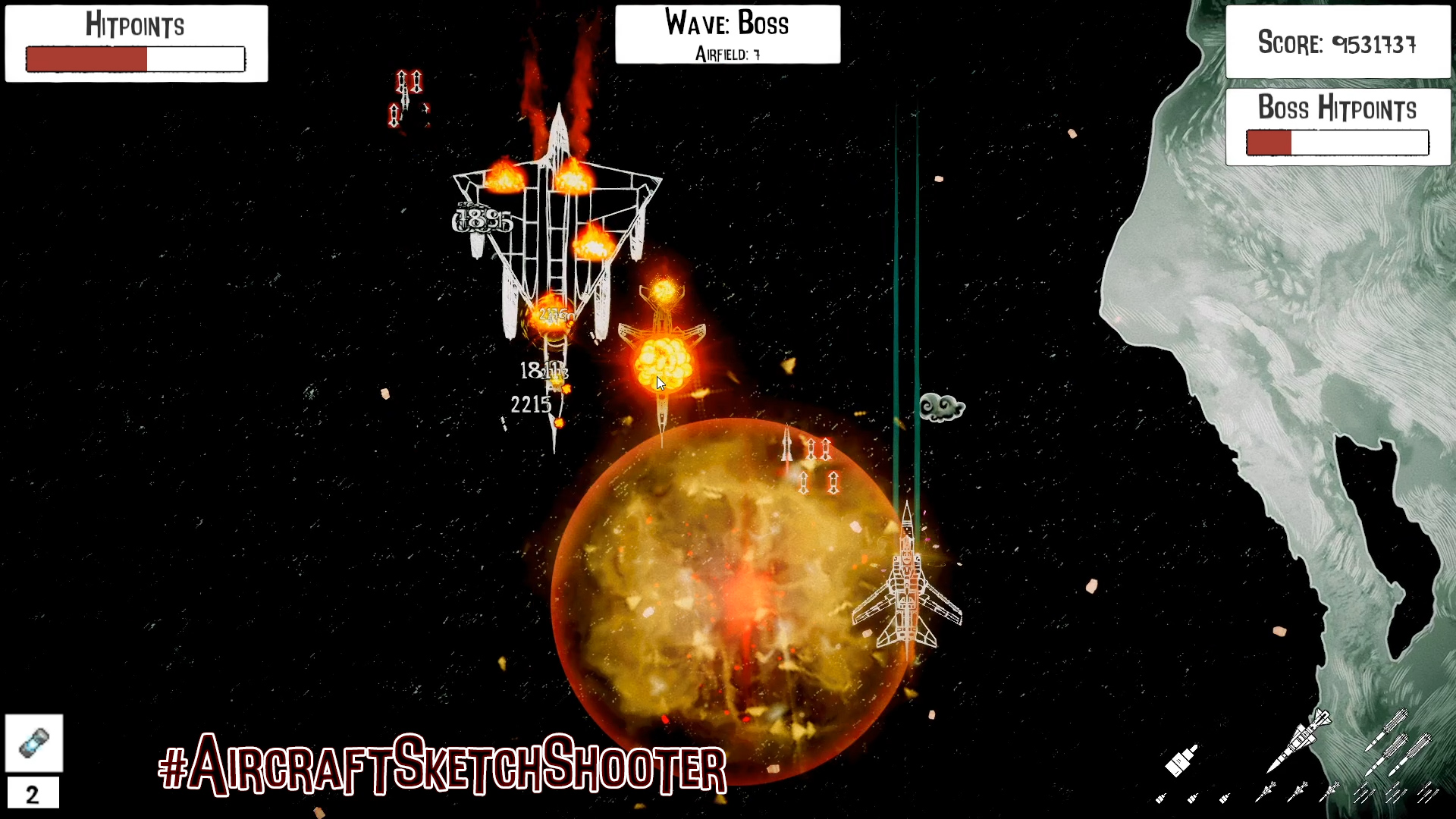Click the Airfield: 7 label
The height and width of the screenshot is (819, 1456).
[727, 55]
